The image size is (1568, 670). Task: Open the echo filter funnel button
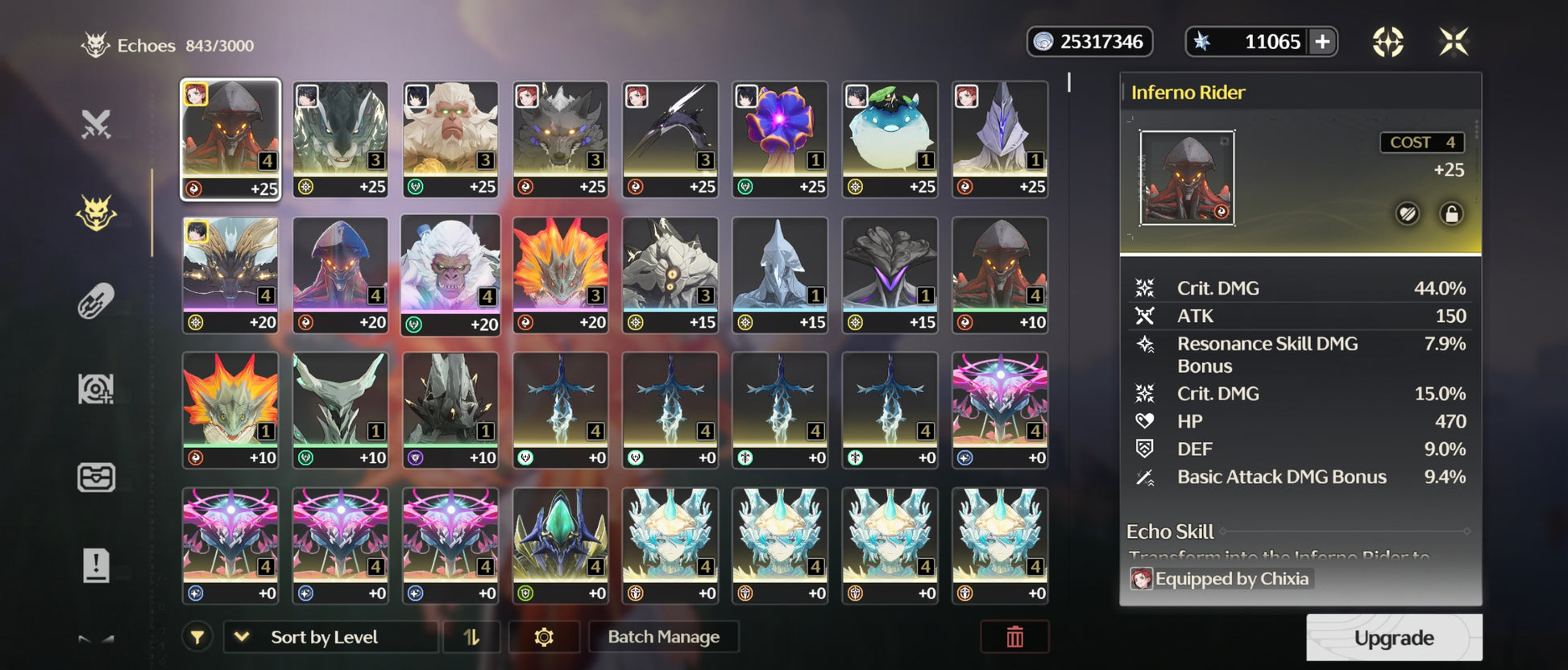pos(197,637)
